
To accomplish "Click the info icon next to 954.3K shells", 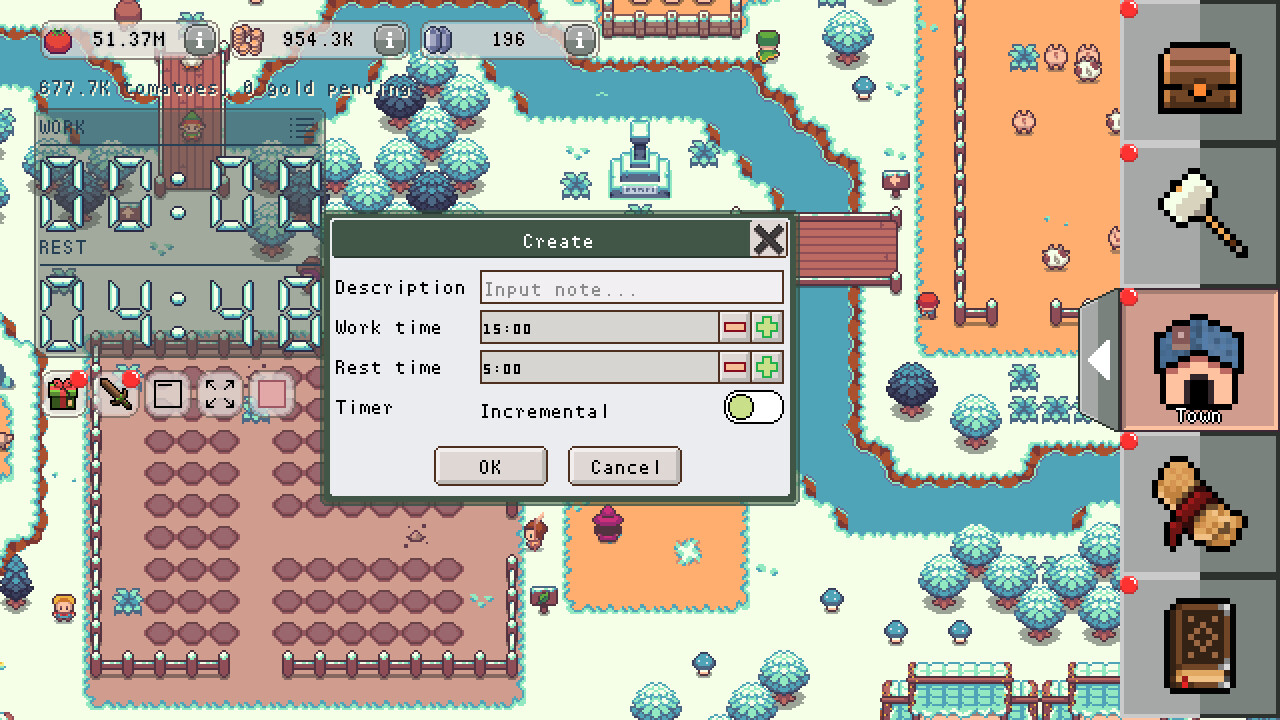I will tap(387, 40).
